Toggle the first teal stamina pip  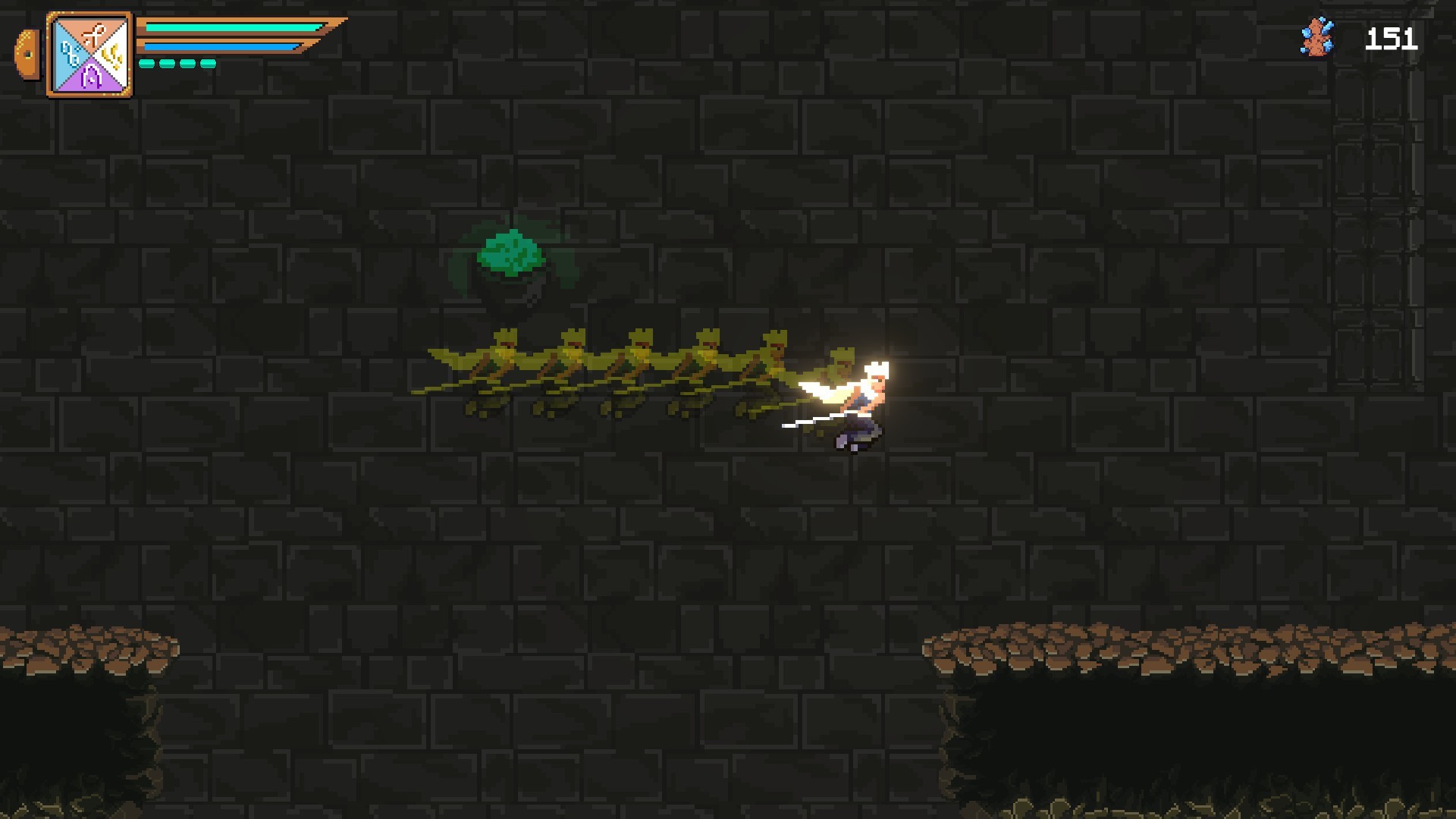148,64
